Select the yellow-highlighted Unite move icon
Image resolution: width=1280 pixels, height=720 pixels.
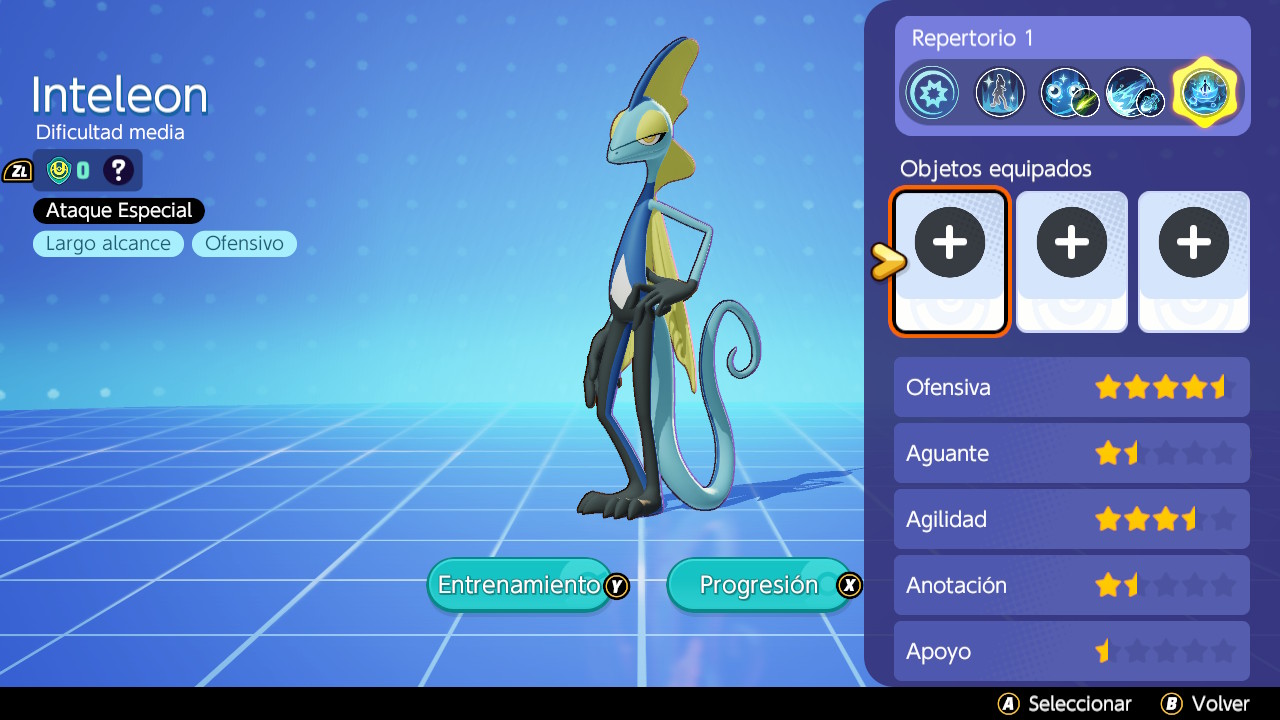[1204, 93]
